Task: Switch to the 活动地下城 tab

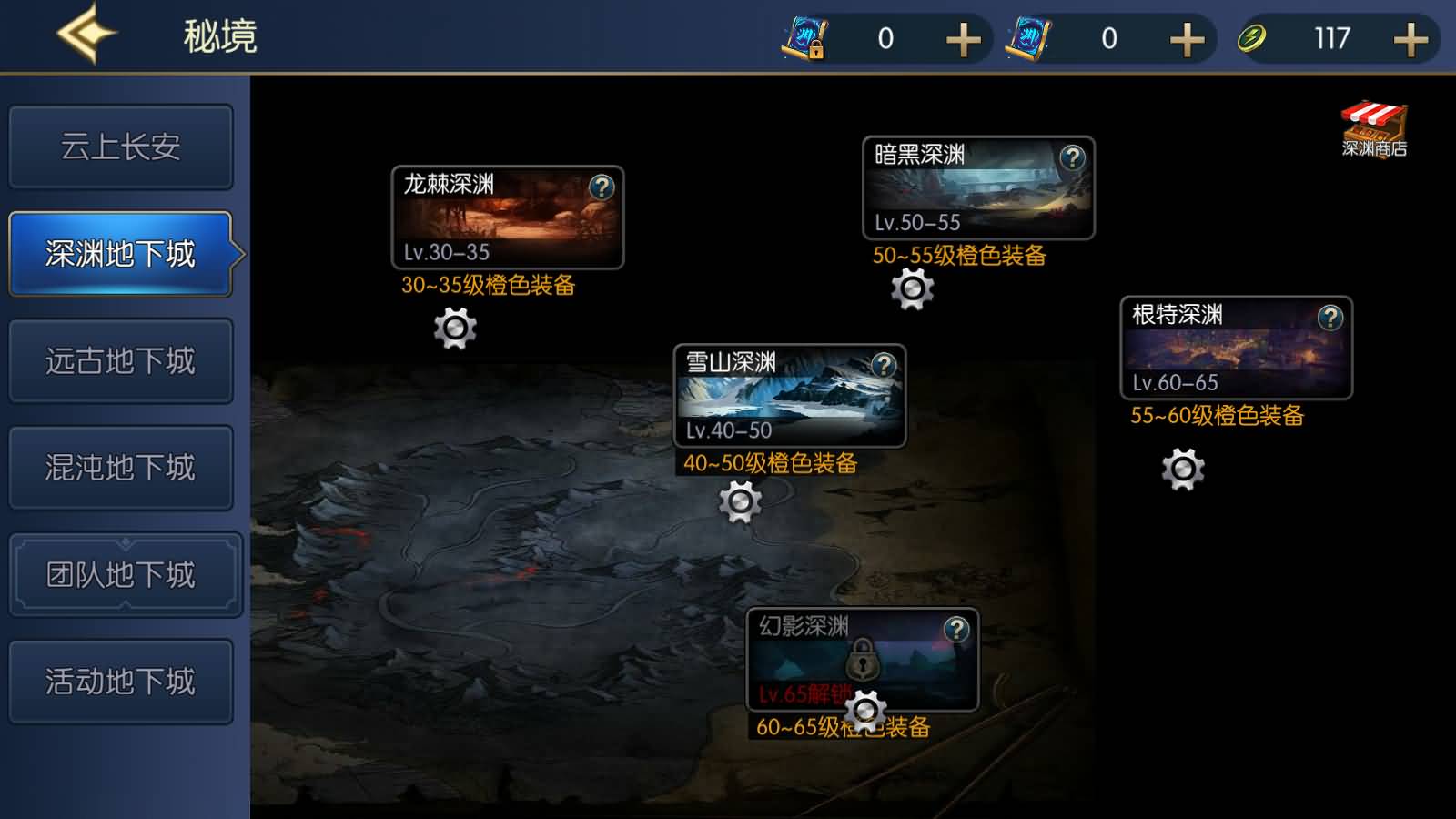Action: tap(120, 681)
